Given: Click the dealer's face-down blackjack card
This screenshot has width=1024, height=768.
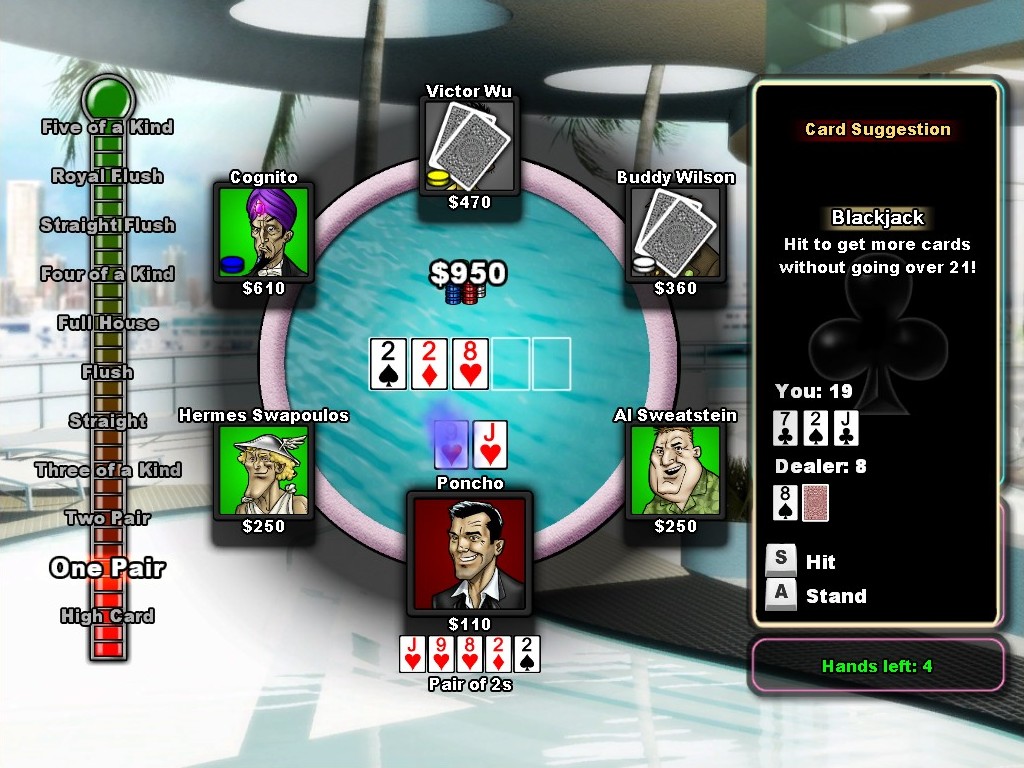Looking at the screenshot, I should pyautogui.click(x=816, y=503).
